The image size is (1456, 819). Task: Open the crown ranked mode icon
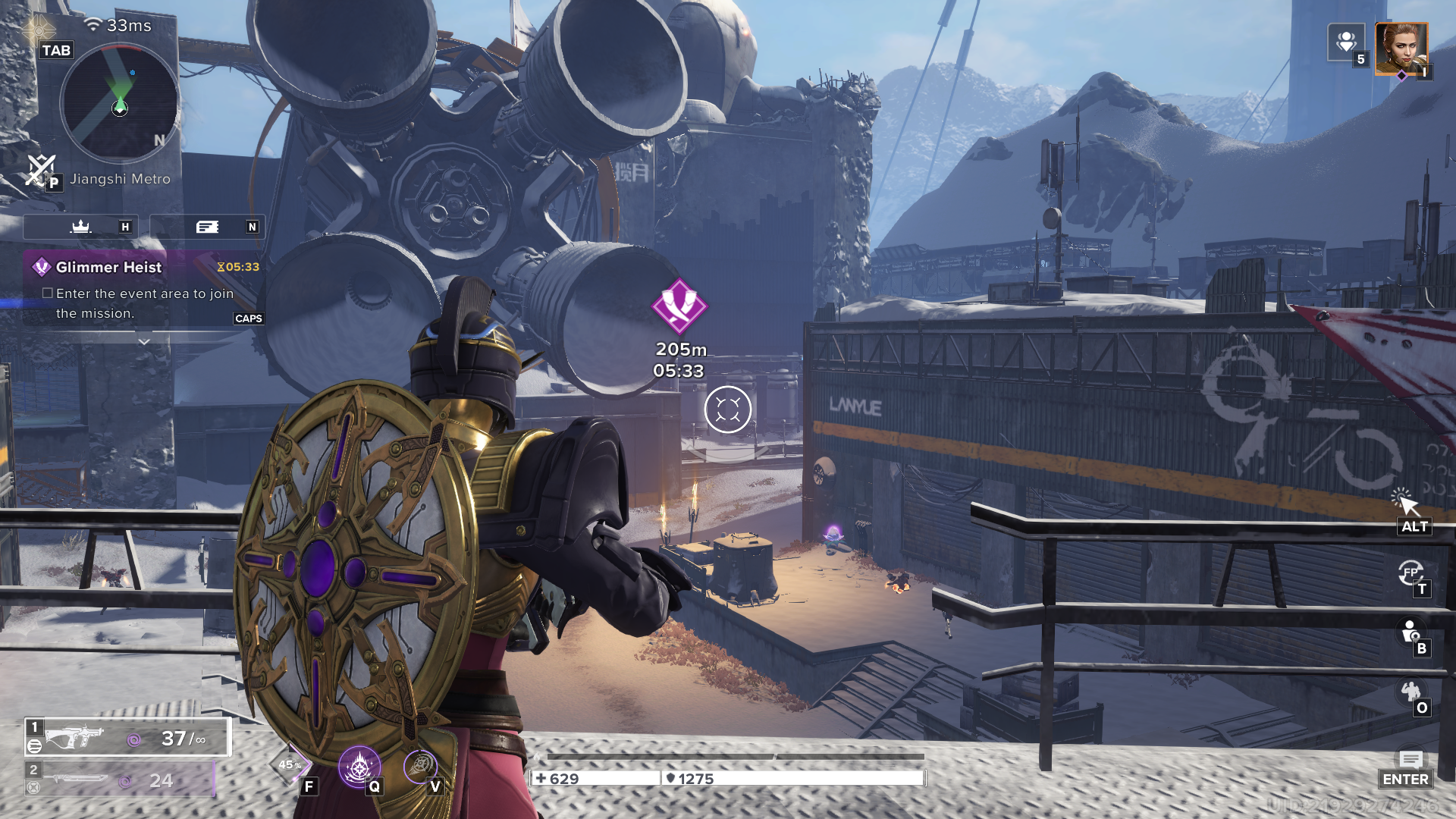pyautogui.click(x=80, y=226)
